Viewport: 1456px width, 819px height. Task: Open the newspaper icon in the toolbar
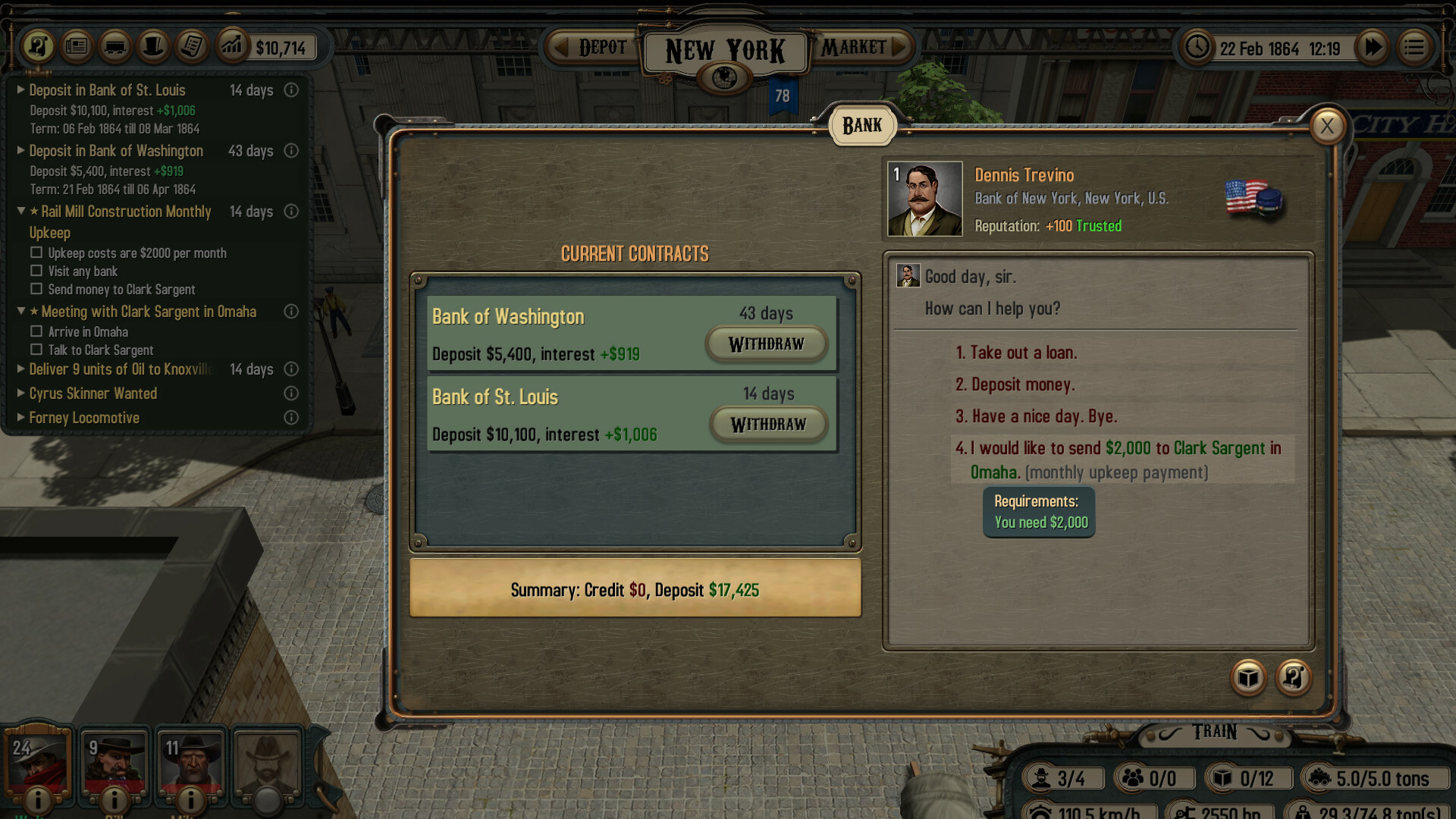tap(76, 46)
